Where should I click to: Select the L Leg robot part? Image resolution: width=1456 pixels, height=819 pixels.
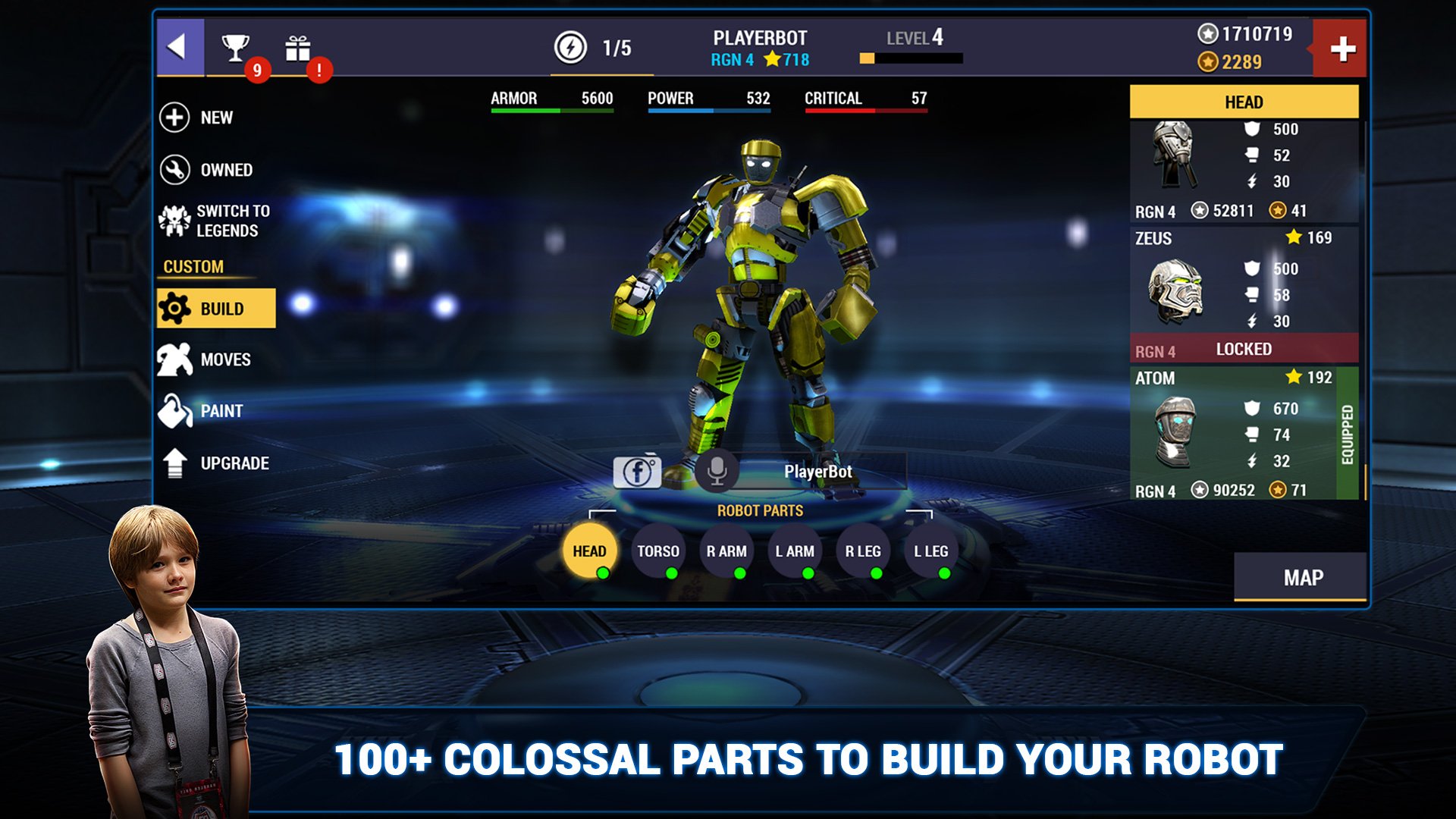(x=931, y=551)
